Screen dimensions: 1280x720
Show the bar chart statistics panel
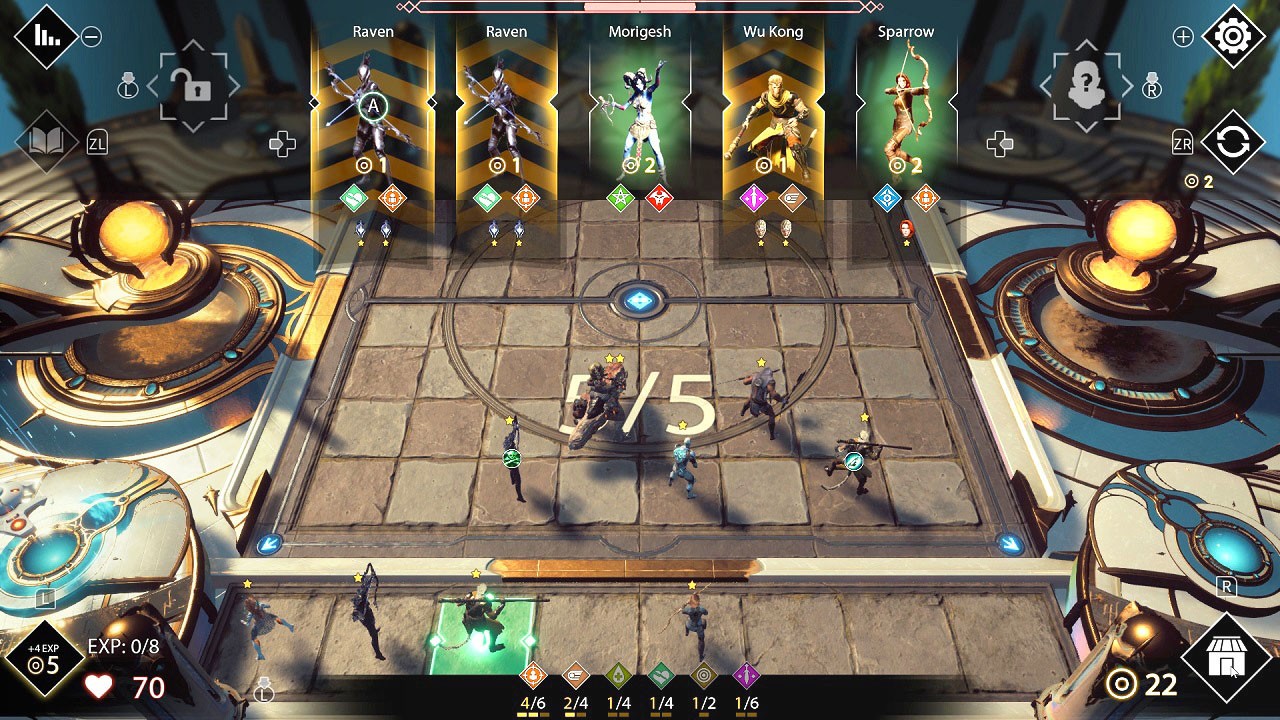click(45, 37)
